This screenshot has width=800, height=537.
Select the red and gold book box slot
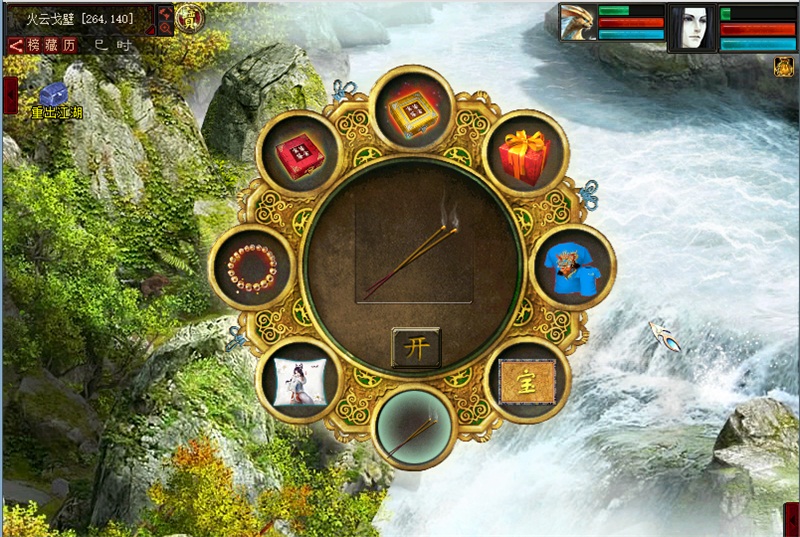(412, 108)
